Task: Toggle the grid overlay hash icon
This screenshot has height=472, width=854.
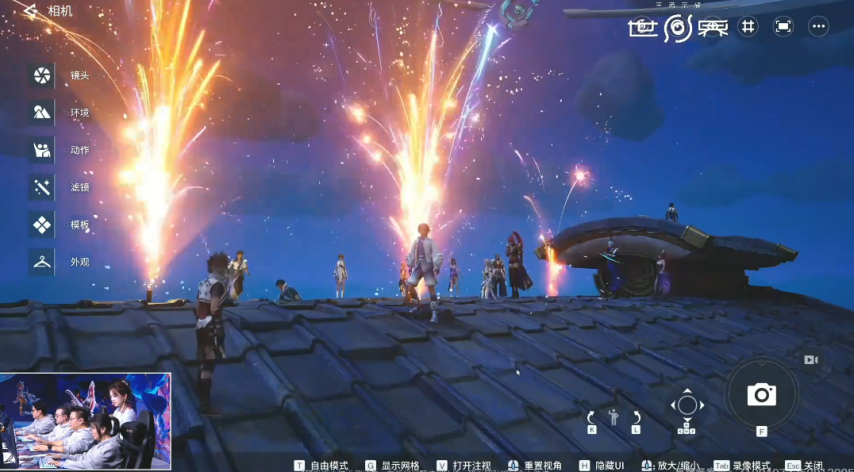Action: click(x=747, y=26)
